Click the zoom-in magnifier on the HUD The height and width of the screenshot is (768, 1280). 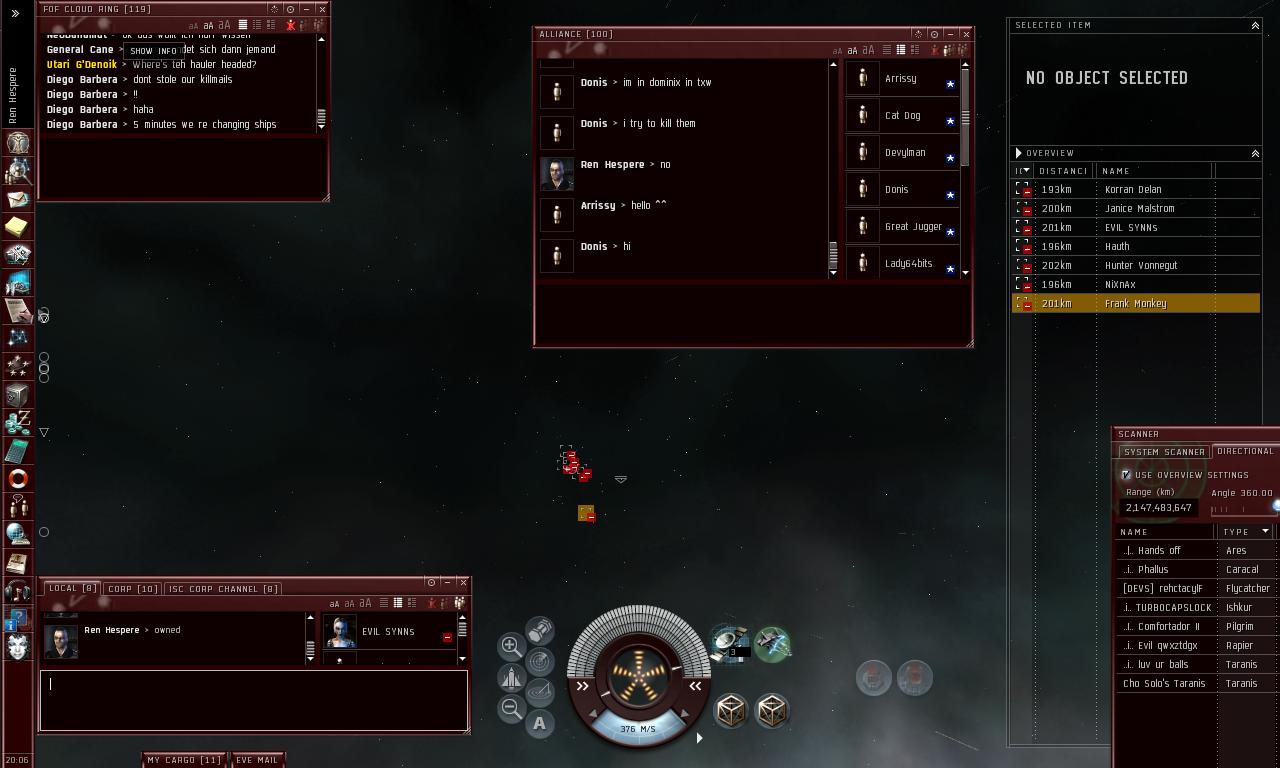point(511,645)
